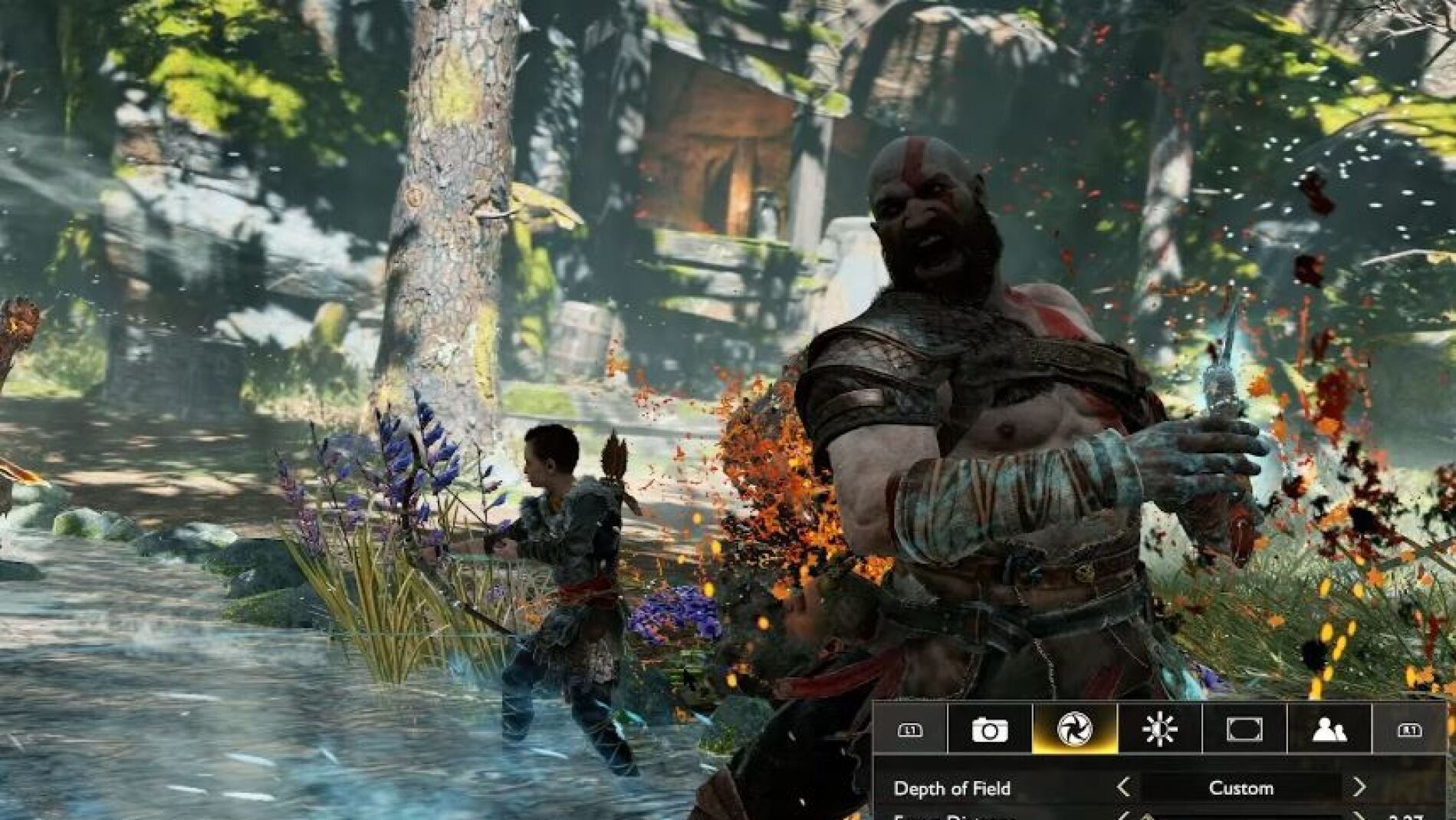Click the left chevron beside Custom
Screen dimensions: 1456x820
point(1126,789)
